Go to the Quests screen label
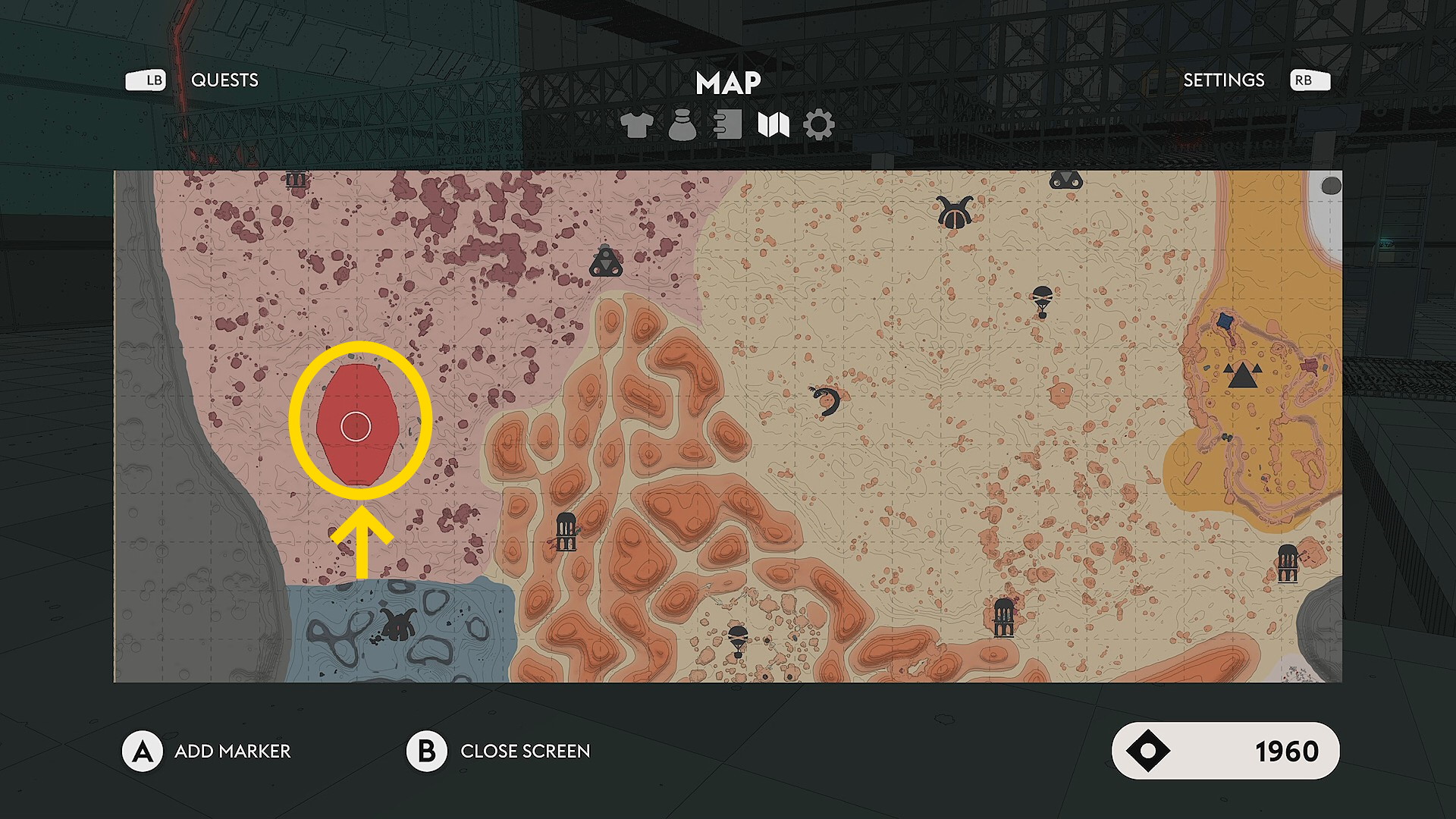Image resolution: width=1456 pixels, height=819 pixels. 224,80
